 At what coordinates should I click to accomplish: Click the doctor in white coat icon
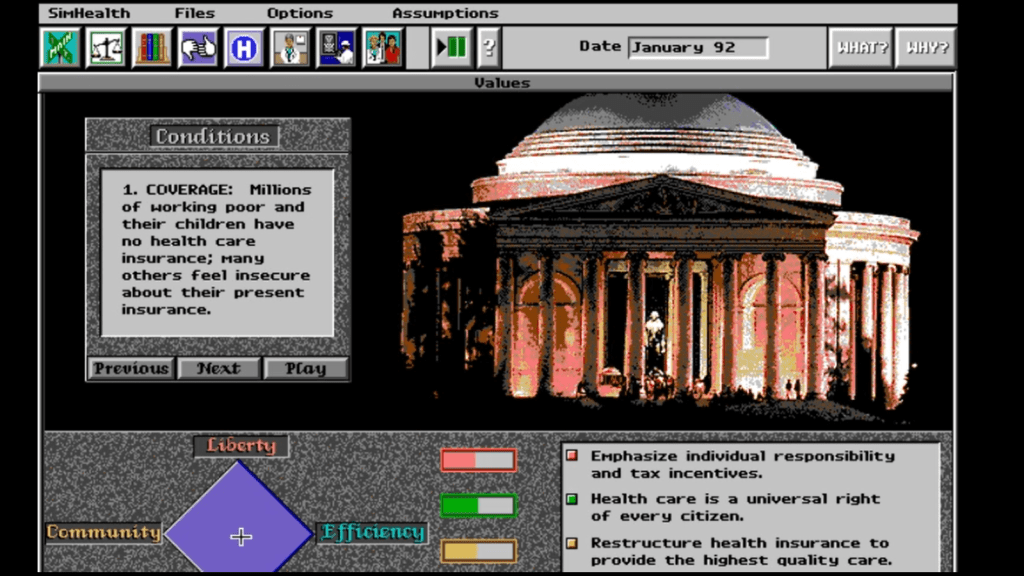pyautogui.click(x=291, y=48)
